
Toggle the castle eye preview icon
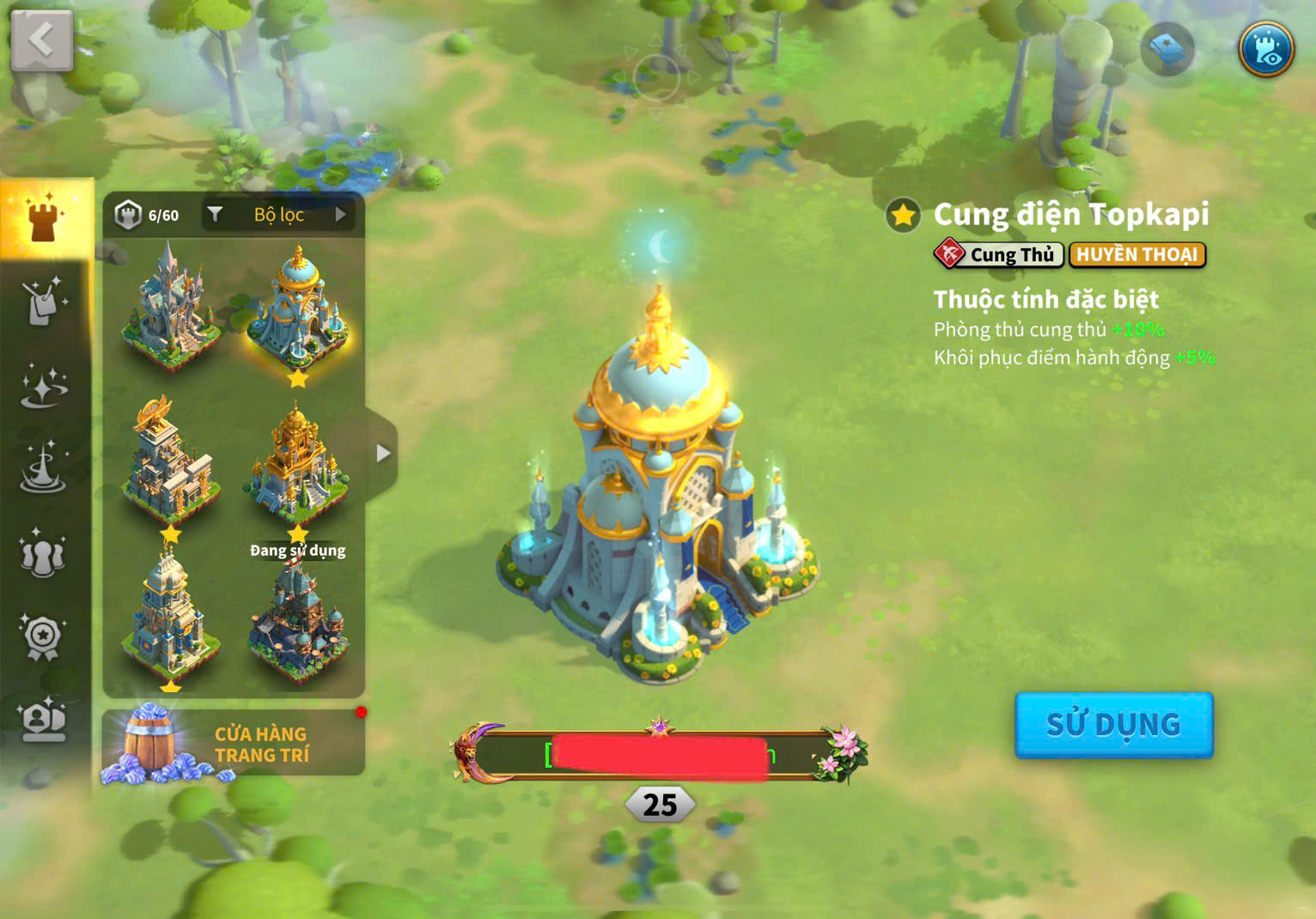1266,49
